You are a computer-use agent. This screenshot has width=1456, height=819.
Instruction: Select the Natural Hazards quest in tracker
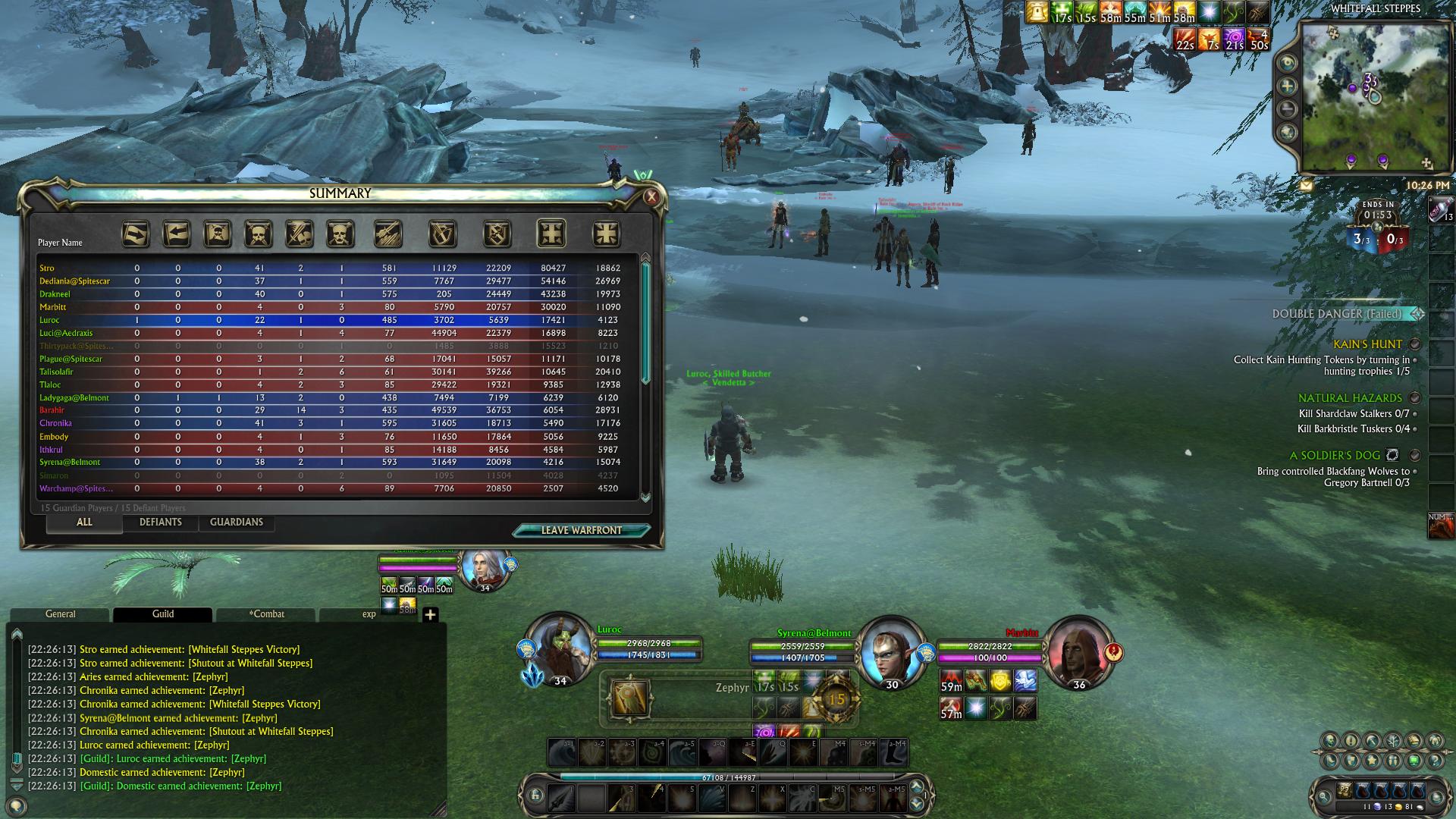click(1349, 398)
